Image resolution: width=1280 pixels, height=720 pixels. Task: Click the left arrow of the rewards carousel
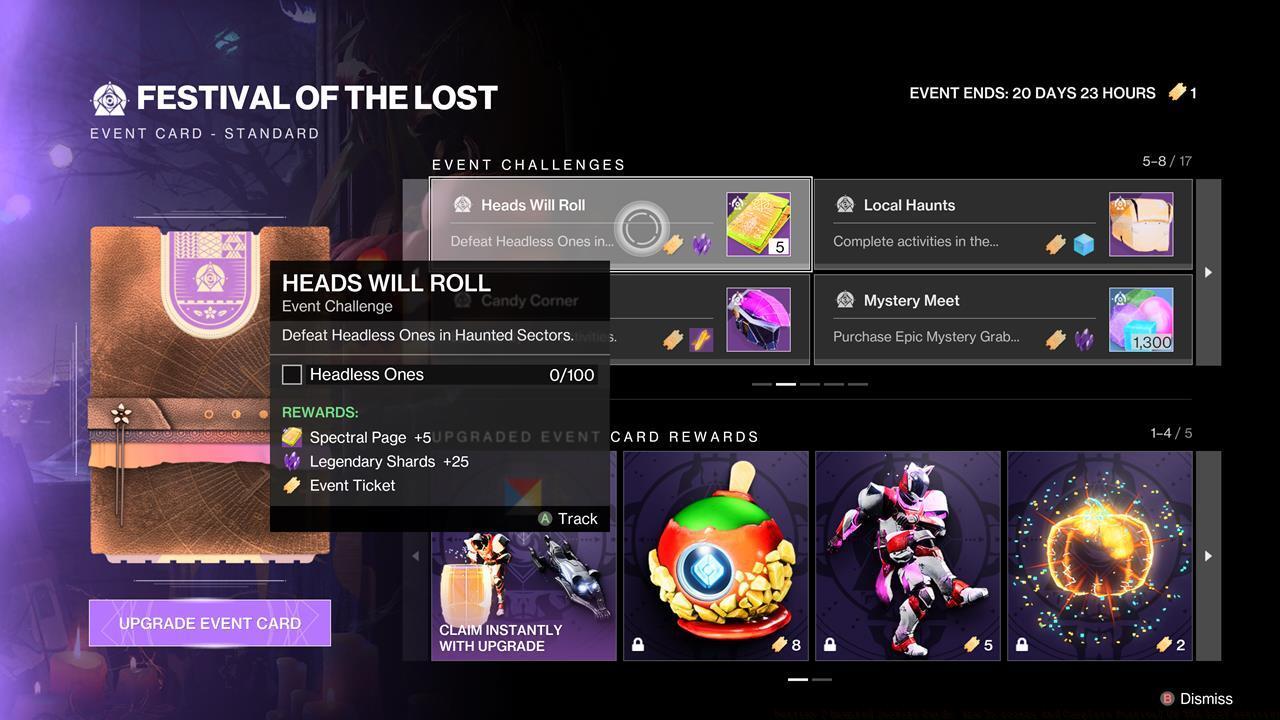click(x=417, y=556)
